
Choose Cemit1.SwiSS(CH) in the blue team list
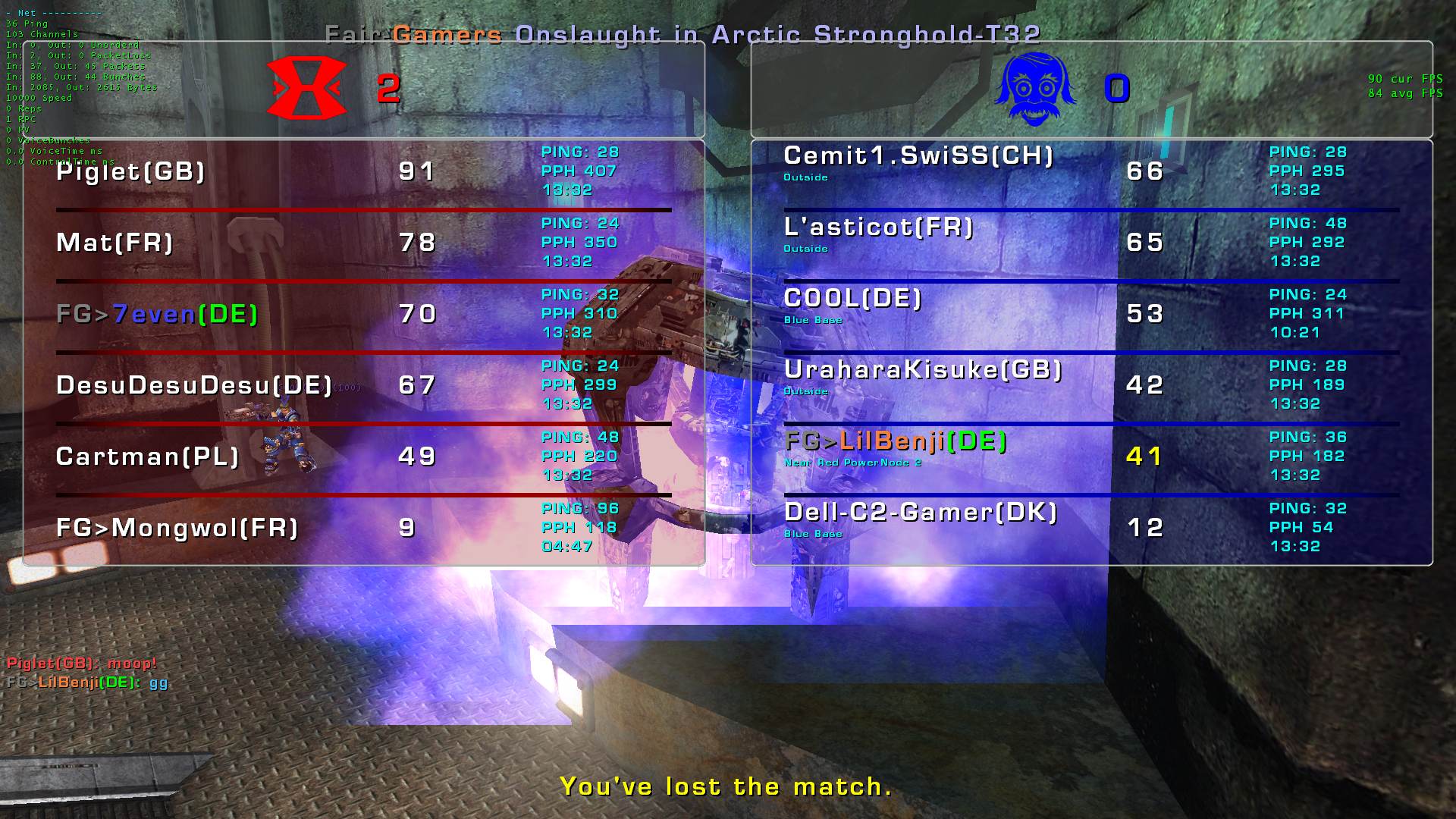click(918, 156)
